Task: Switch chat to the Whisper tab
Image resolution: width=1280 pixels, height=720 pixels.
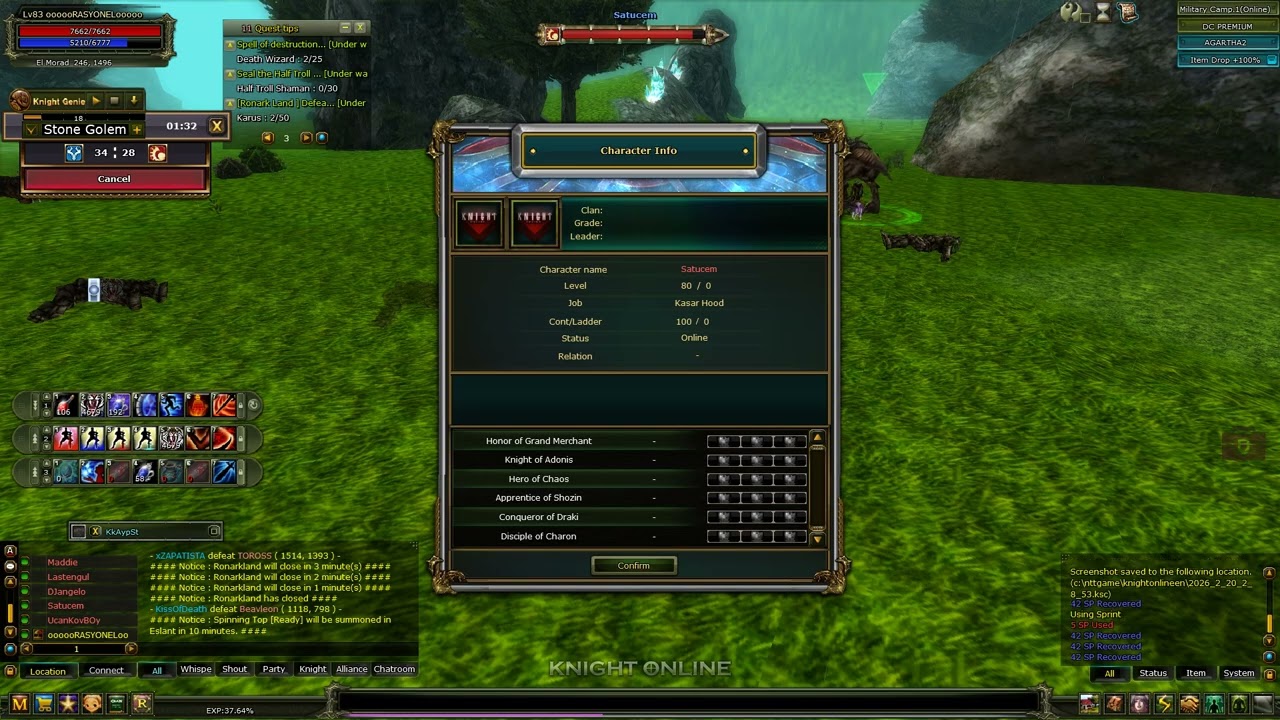Action: 195,669
